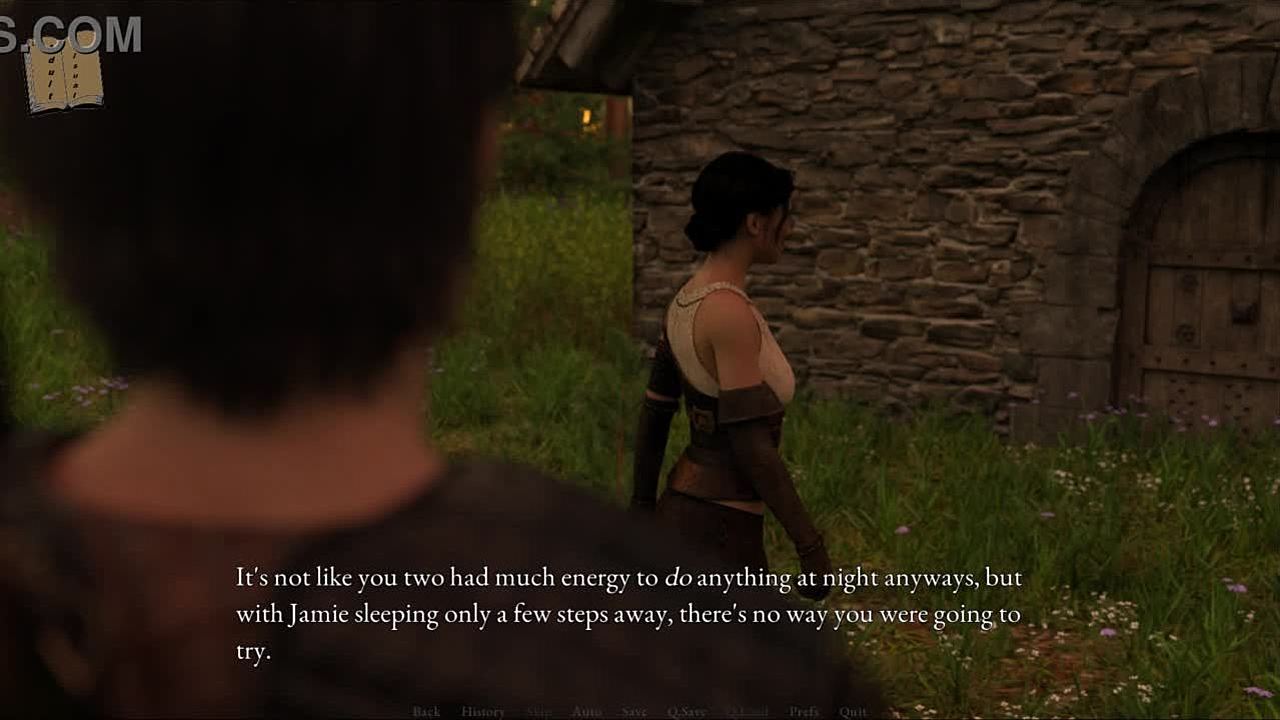Open the Save game screen
The width and height of the screenshot is (1280, 720).
point(634,712)
